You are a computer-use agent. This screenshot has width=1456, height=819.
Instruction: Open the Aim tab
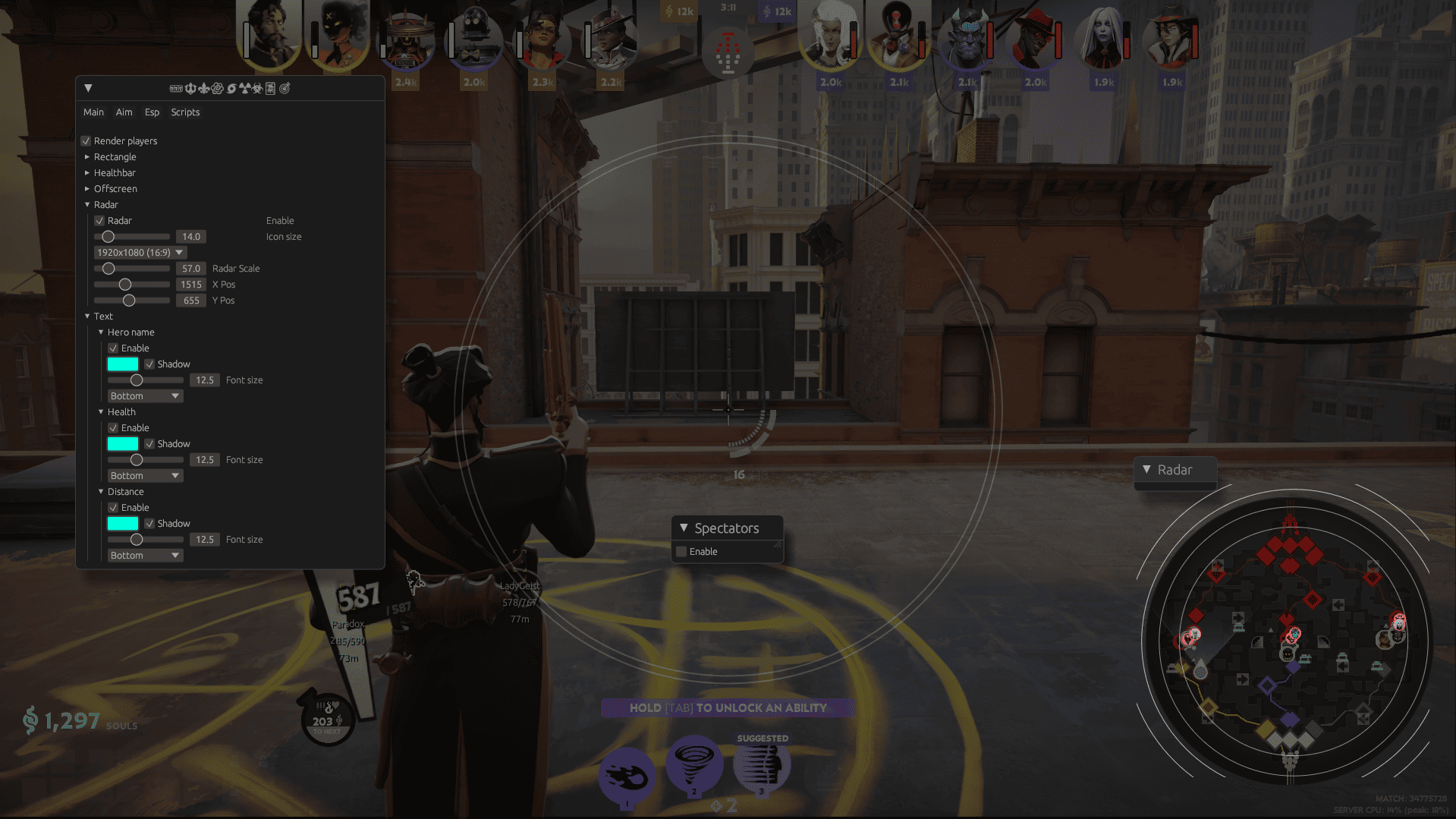coord(124,112)
